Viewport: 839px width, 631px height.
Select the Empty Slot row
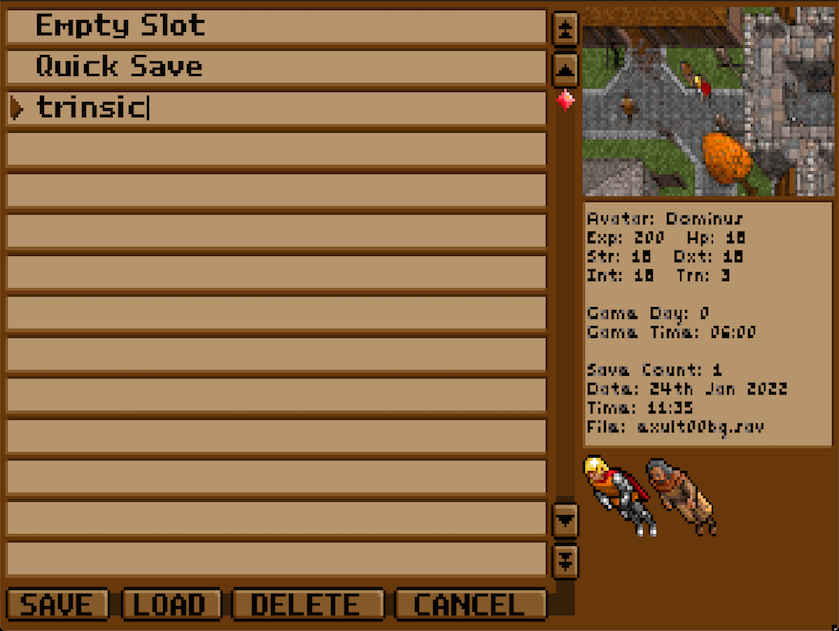point(276,26)
